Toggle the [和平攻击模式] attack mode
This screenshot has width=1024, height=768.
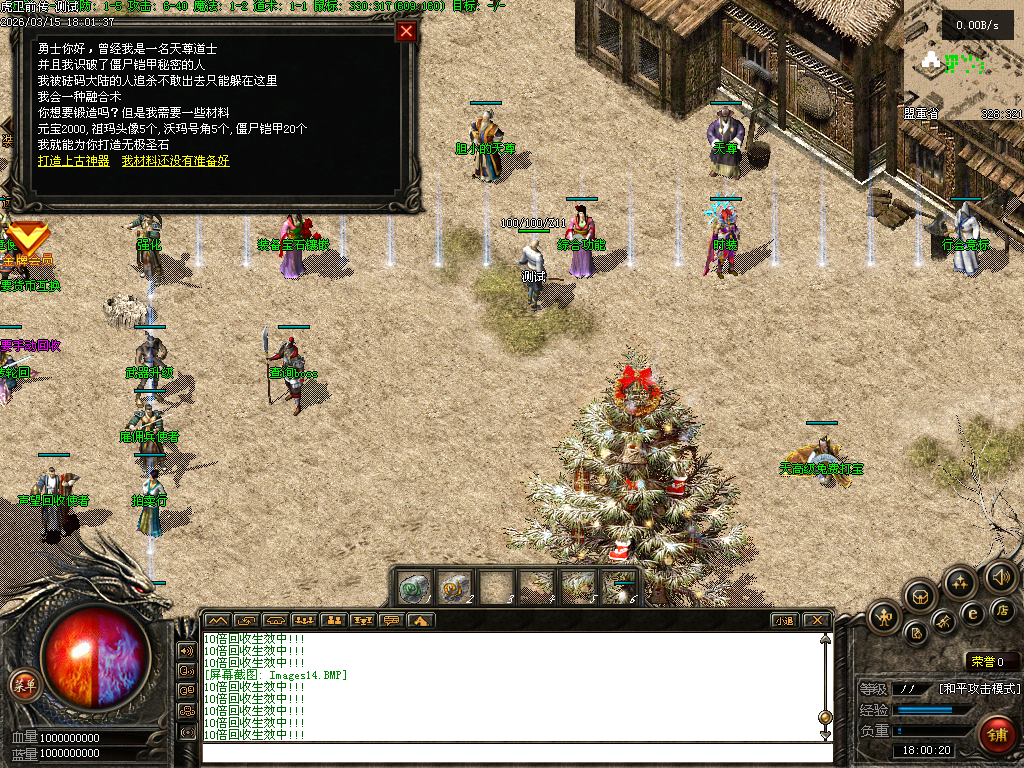click(x=979, y=689)
